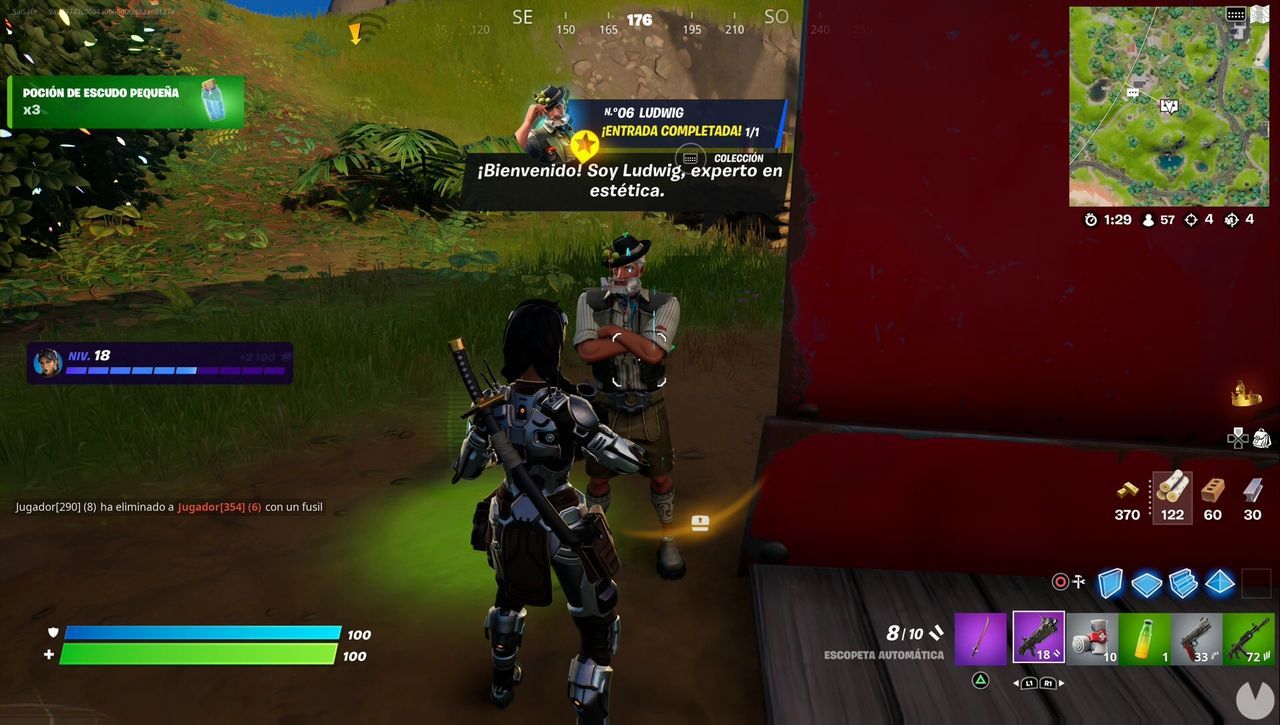Click the gold bars currency icon
The image size is (1280, 725).
coord(1126,495)
